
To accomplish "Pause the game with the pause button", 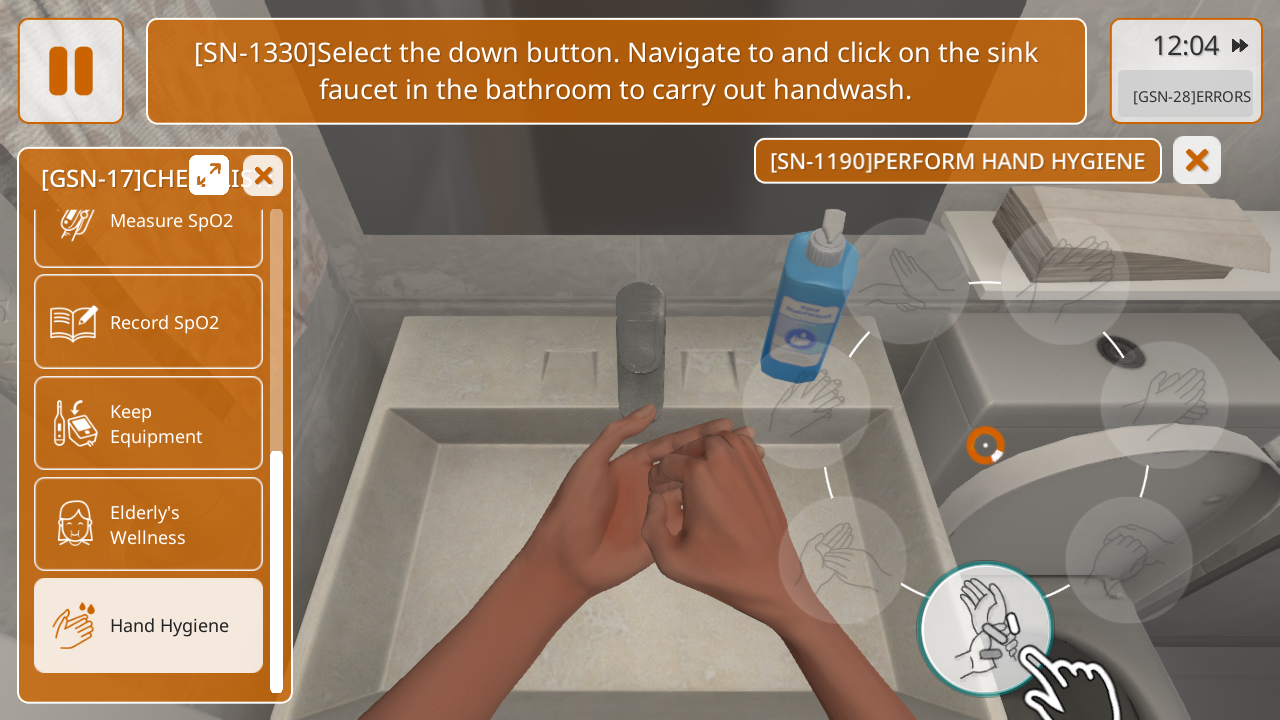I will click(71, 71).
